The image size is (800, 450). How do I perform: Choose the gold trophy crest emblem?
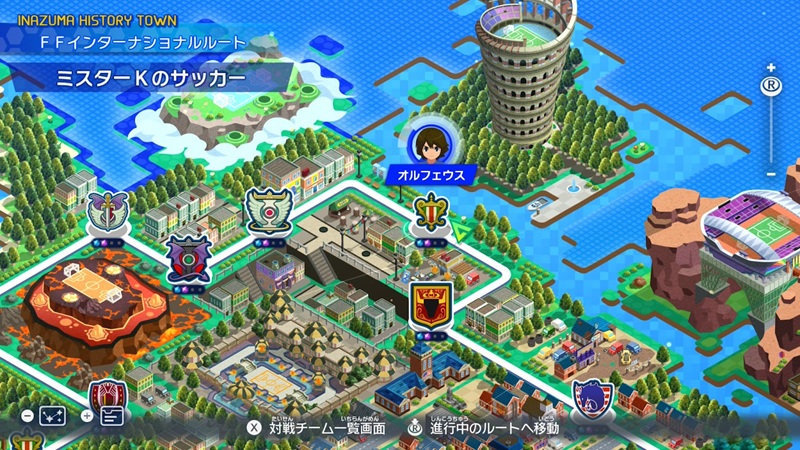(x=429, y=213)
